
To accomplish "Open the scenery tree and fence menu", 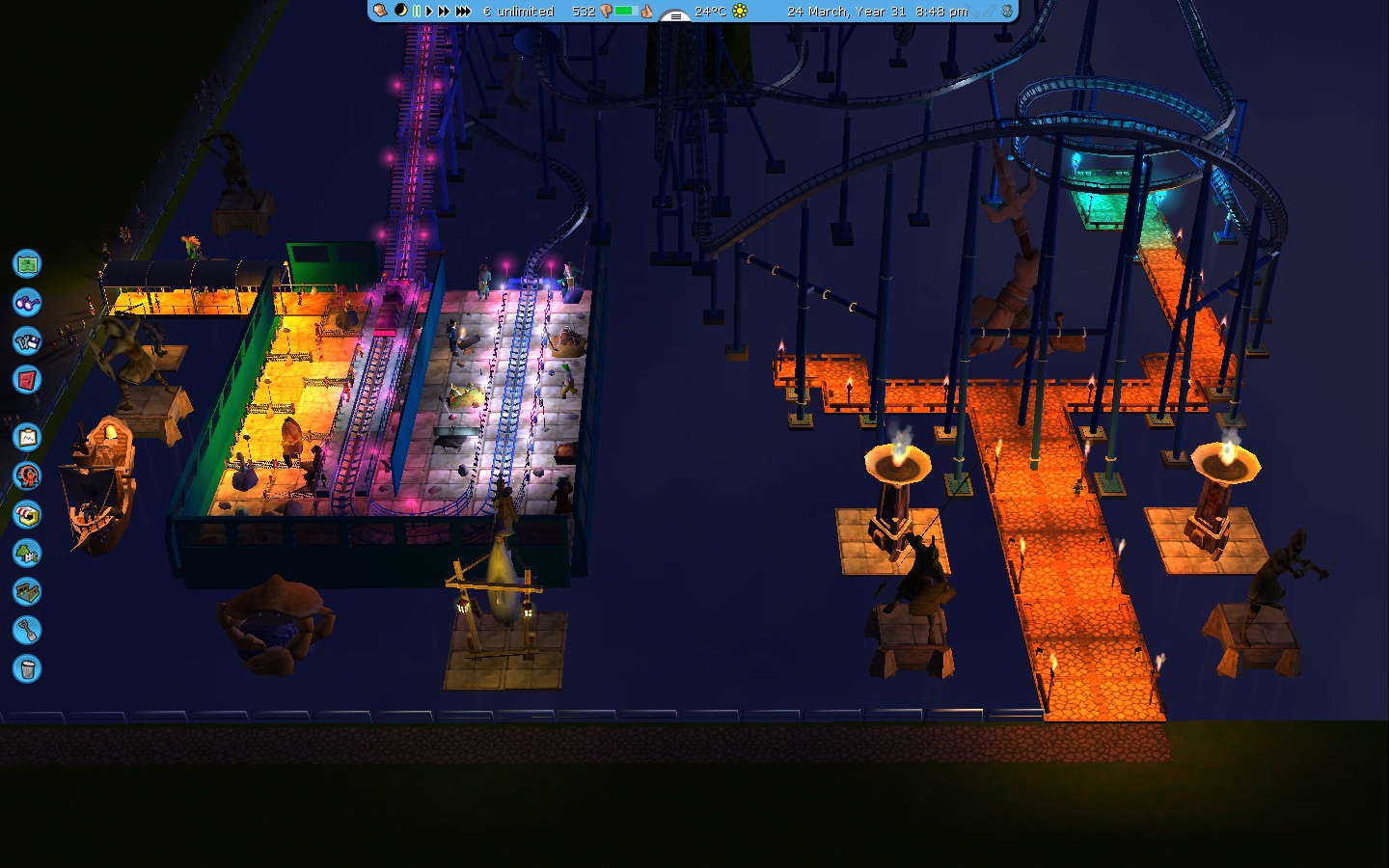I will (x=27, y=554).
